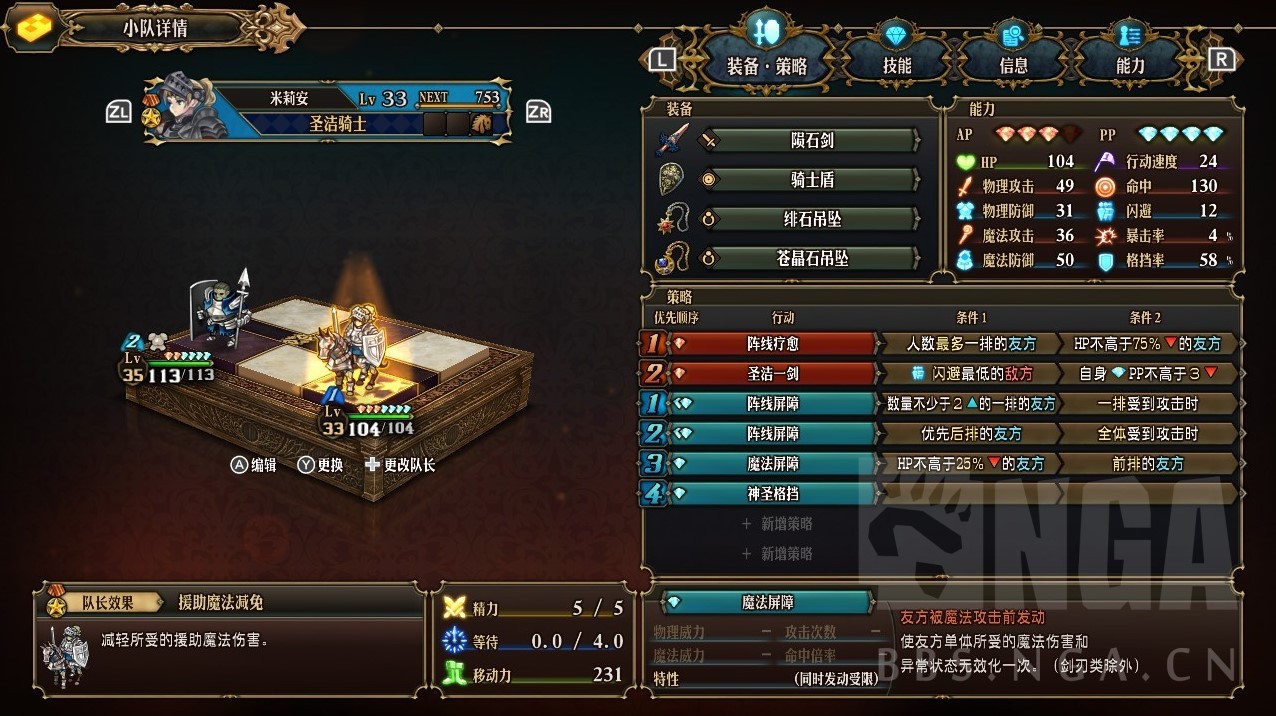Select the 魔法屏障 tactic in the list
The height and width of the screenshot is (716, 1276).
click(773, 463)
